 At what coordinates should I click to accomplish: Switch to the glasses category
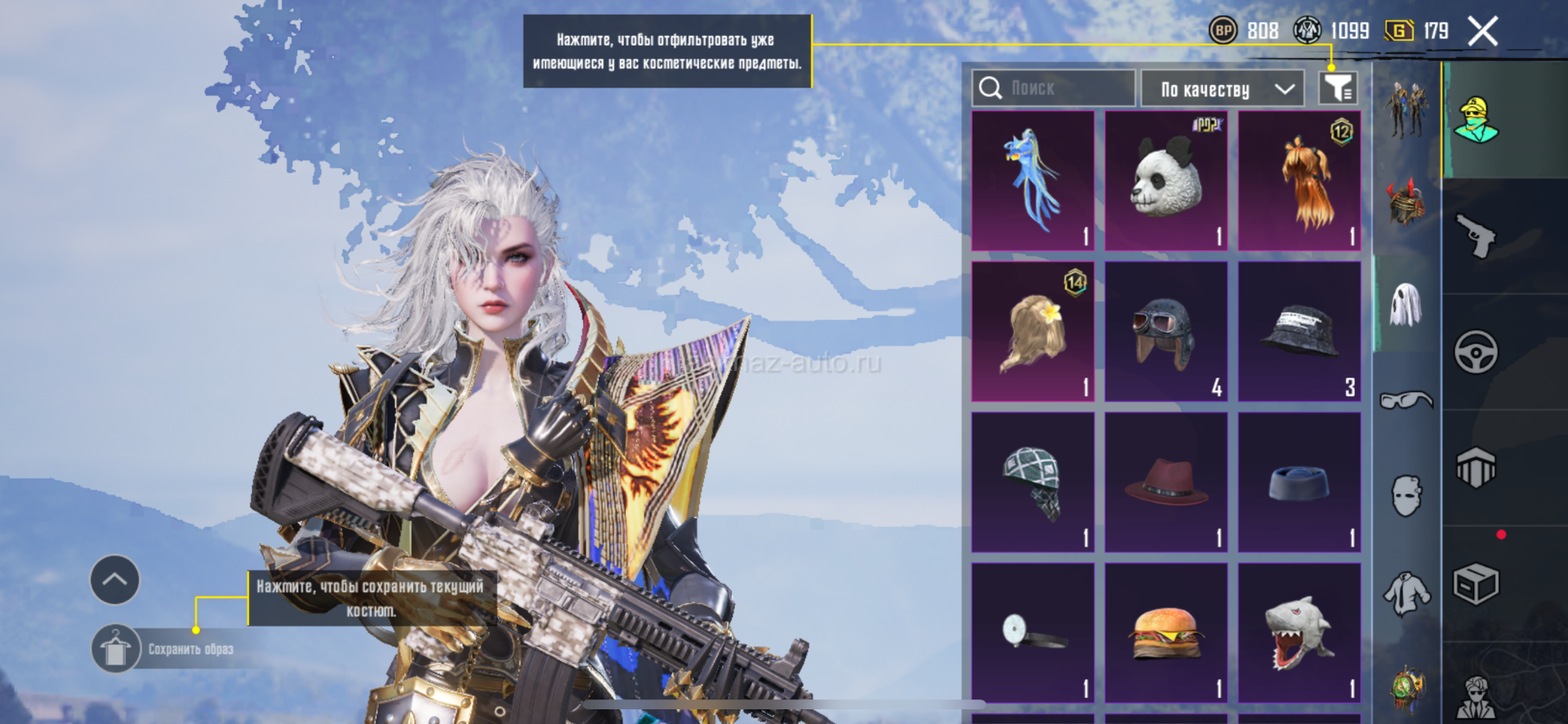click(1406, 400)
